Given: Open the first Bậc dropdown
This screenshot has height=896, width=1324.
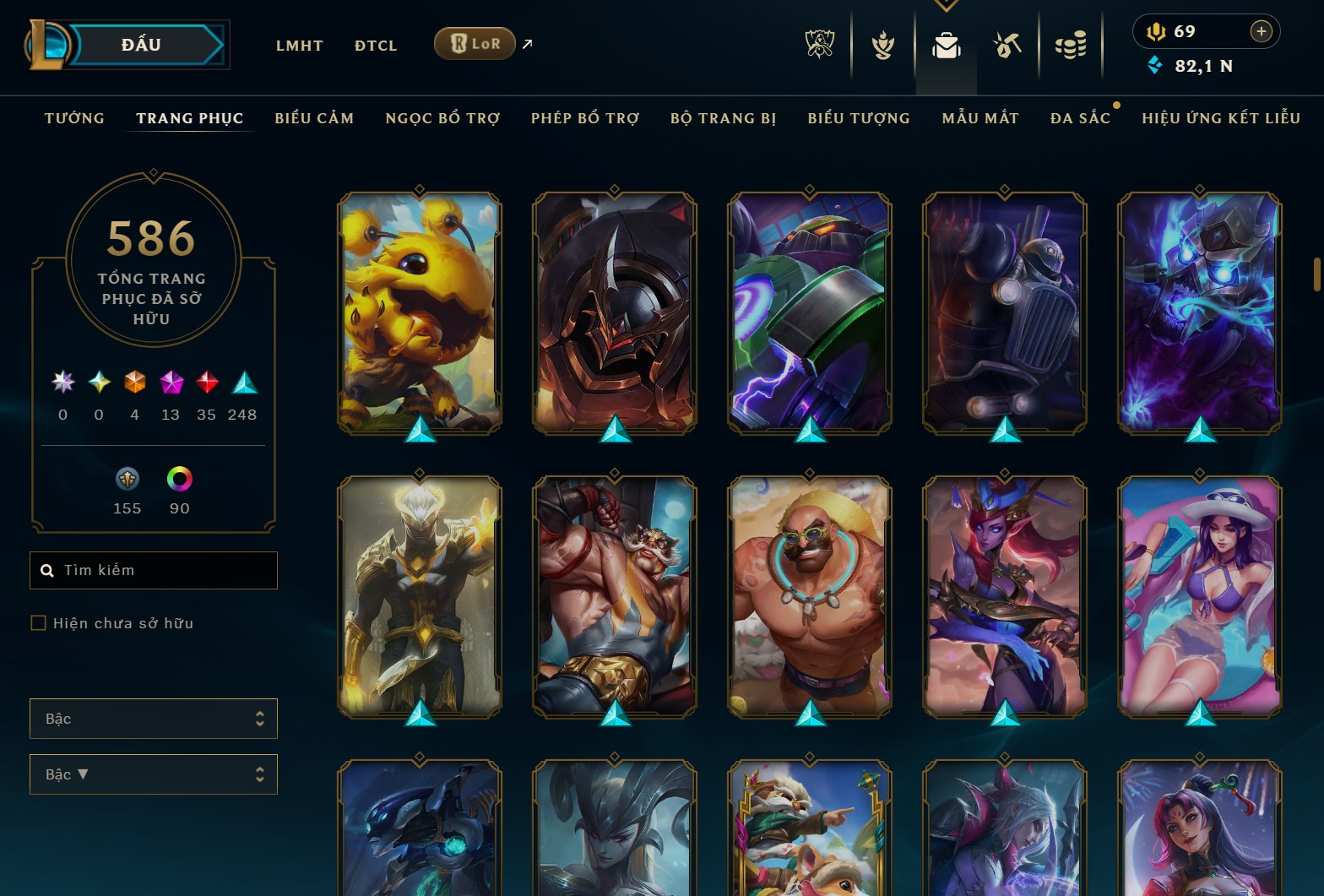Looking at the screenshot, I should pos(153,719).
